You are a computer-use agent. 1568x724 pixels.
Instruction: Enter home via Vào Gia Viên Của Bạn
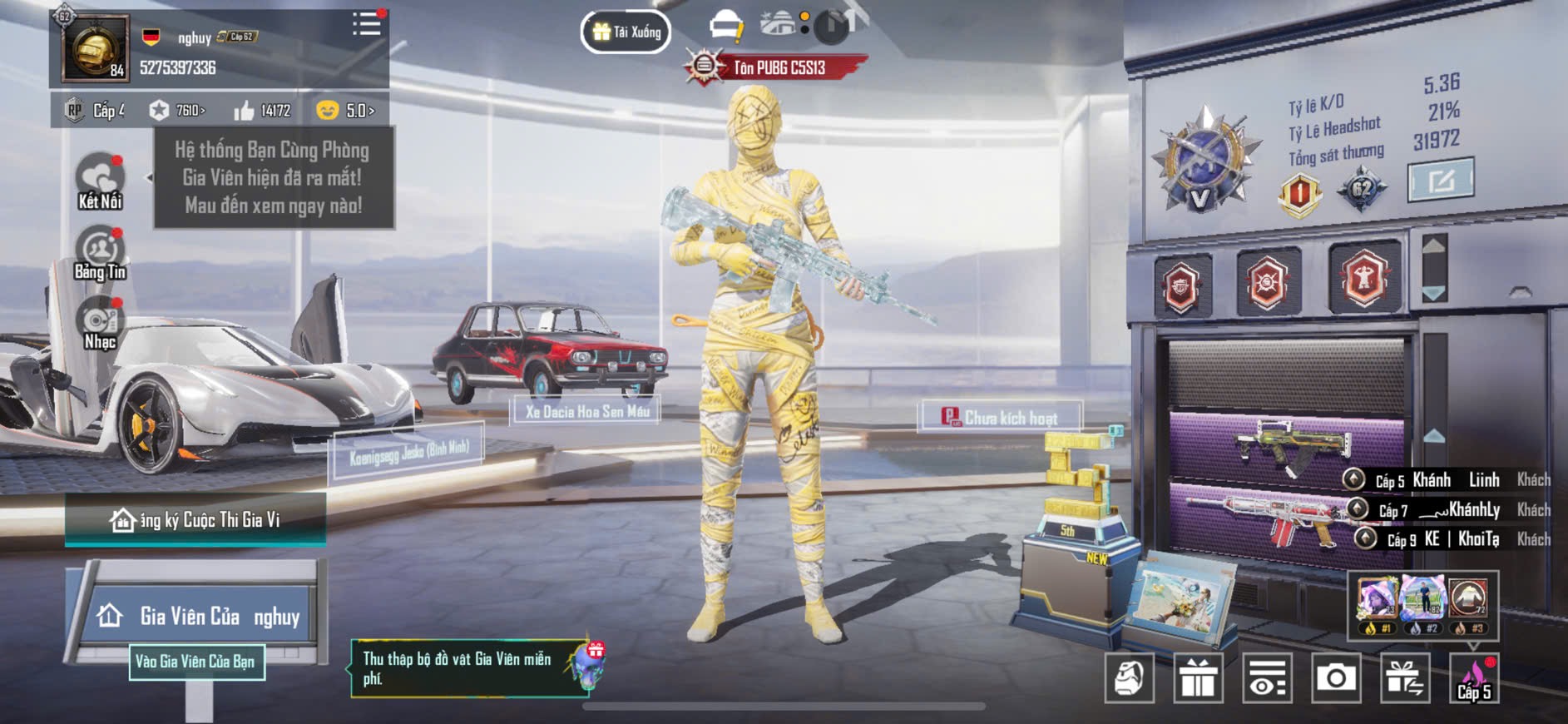point(196,662)
